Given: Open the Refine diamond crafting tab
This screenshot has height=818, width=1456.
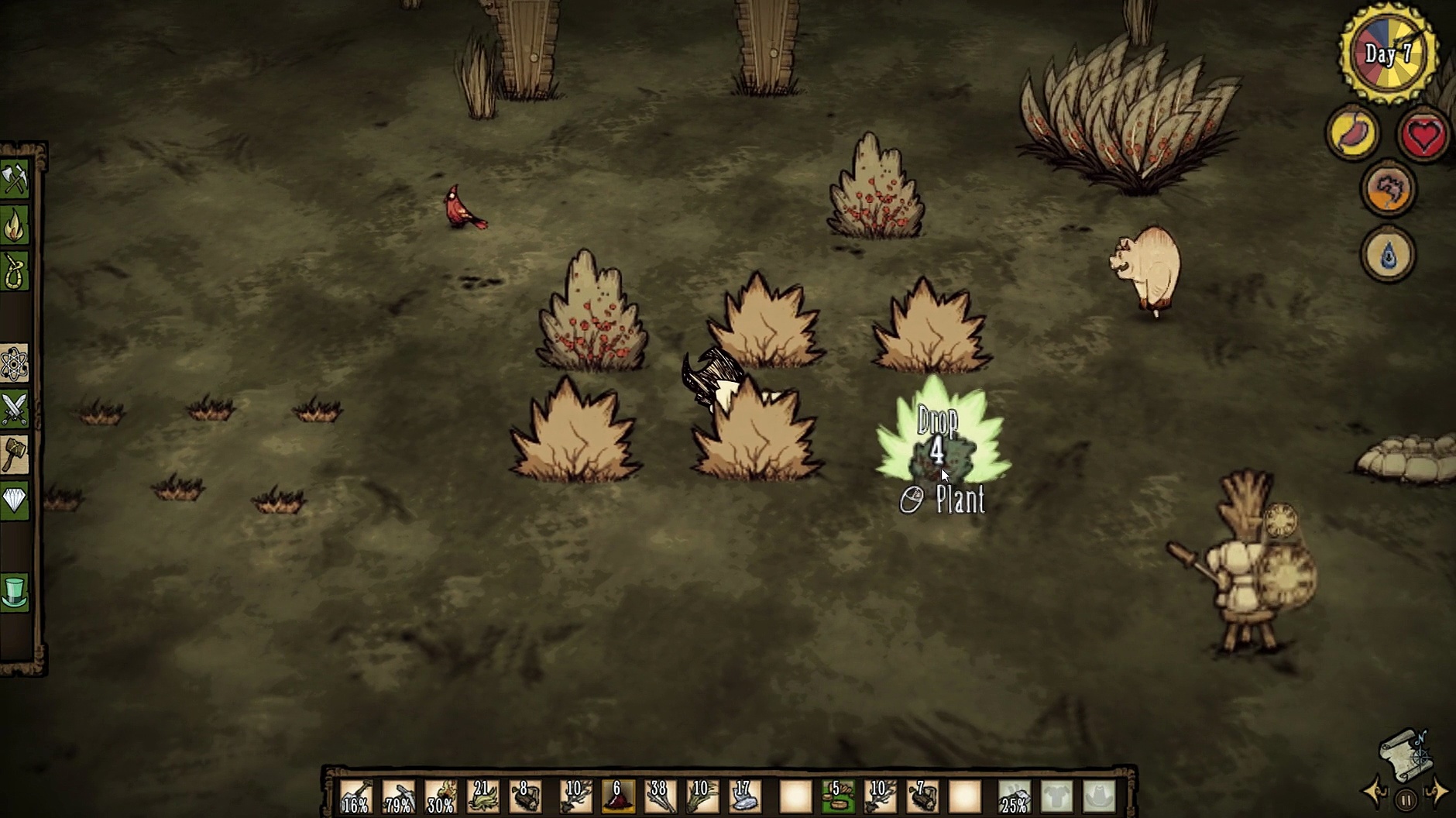Looking at the screenshot, I should (x=15, y=500).
